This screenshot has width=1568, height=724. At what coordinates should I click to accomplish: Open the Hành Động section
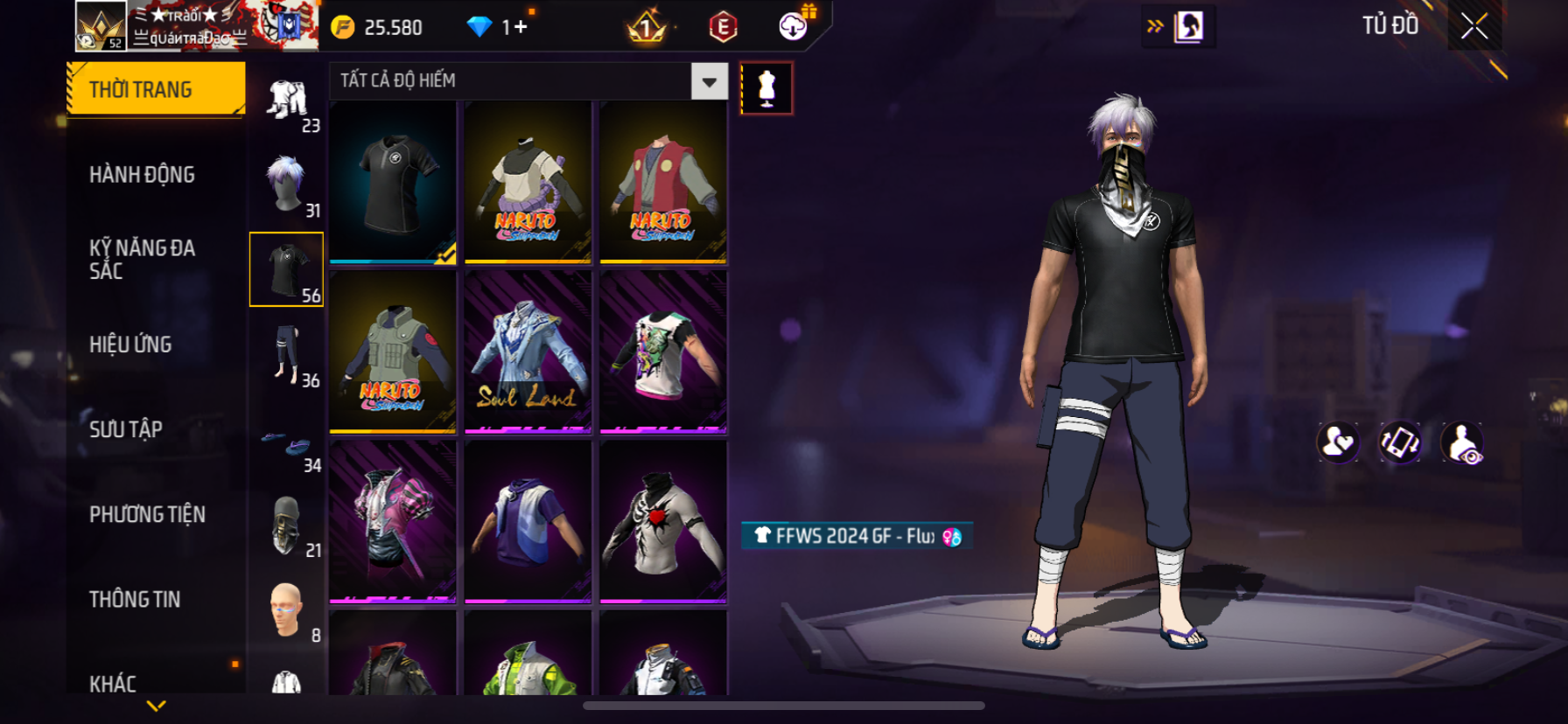[142, 175]
